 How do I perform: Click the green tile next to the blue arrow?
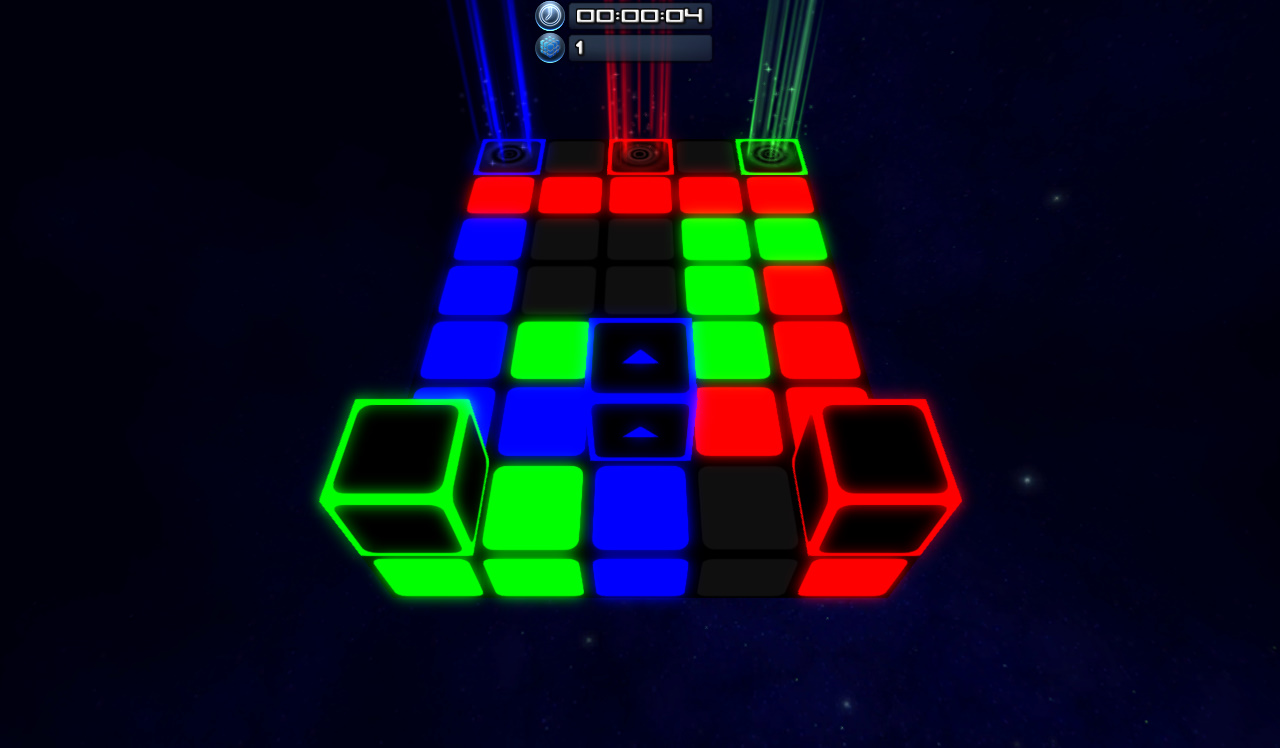click(x=549, y=353)
